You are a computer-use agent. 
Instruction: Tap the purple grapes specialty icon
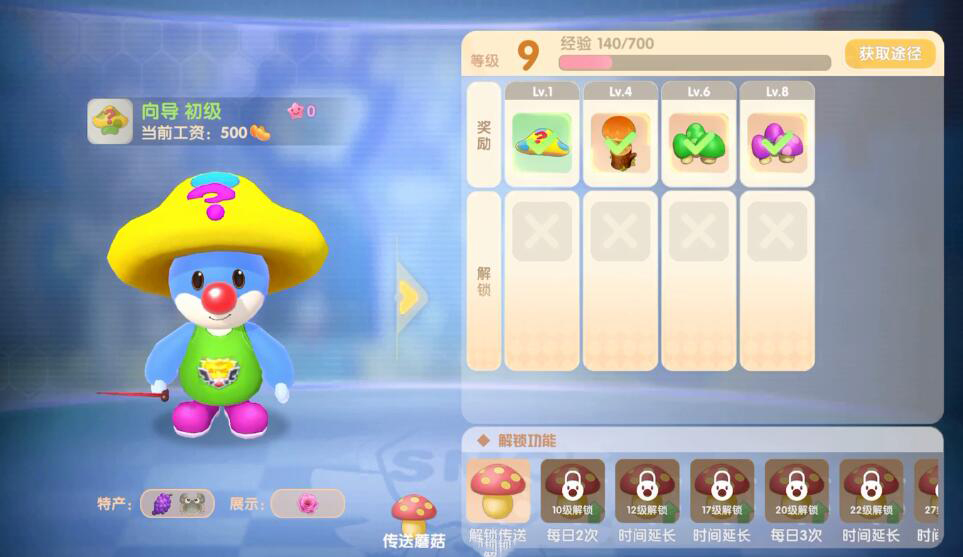[x=162, y=504]
